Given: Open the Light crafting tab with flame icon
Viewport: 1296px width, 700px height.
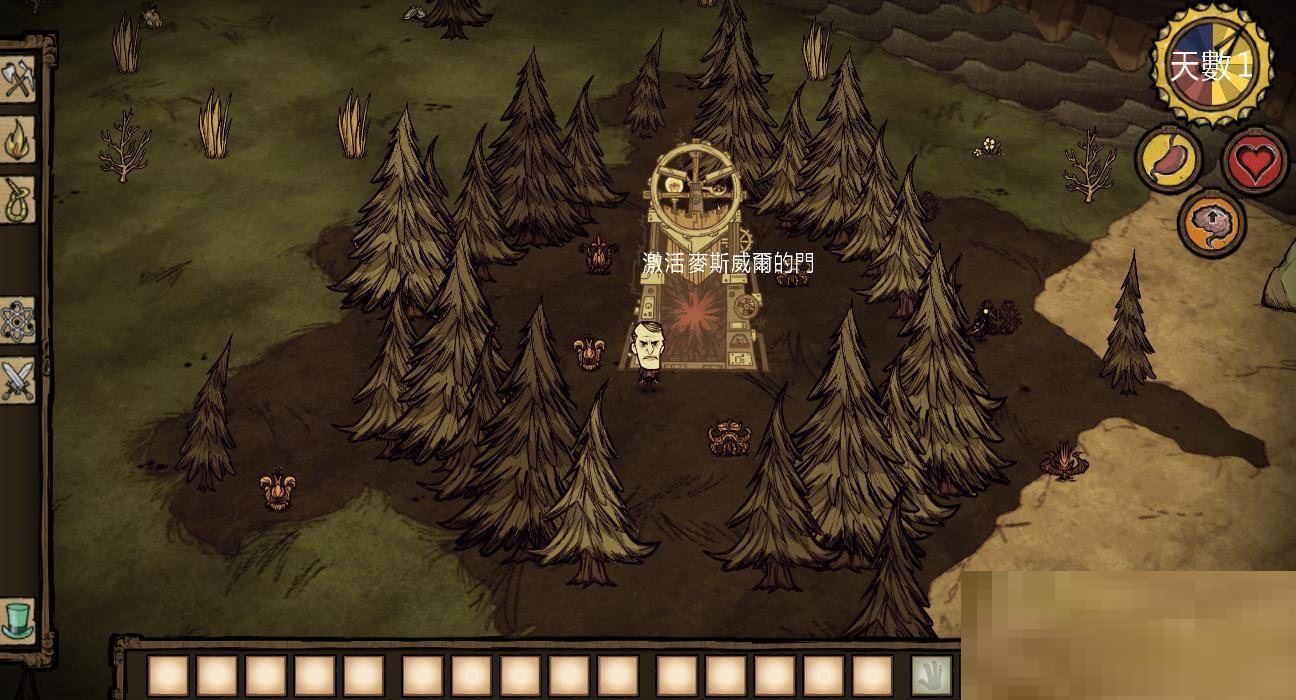Looking at the screenshot, I should 18,140.
